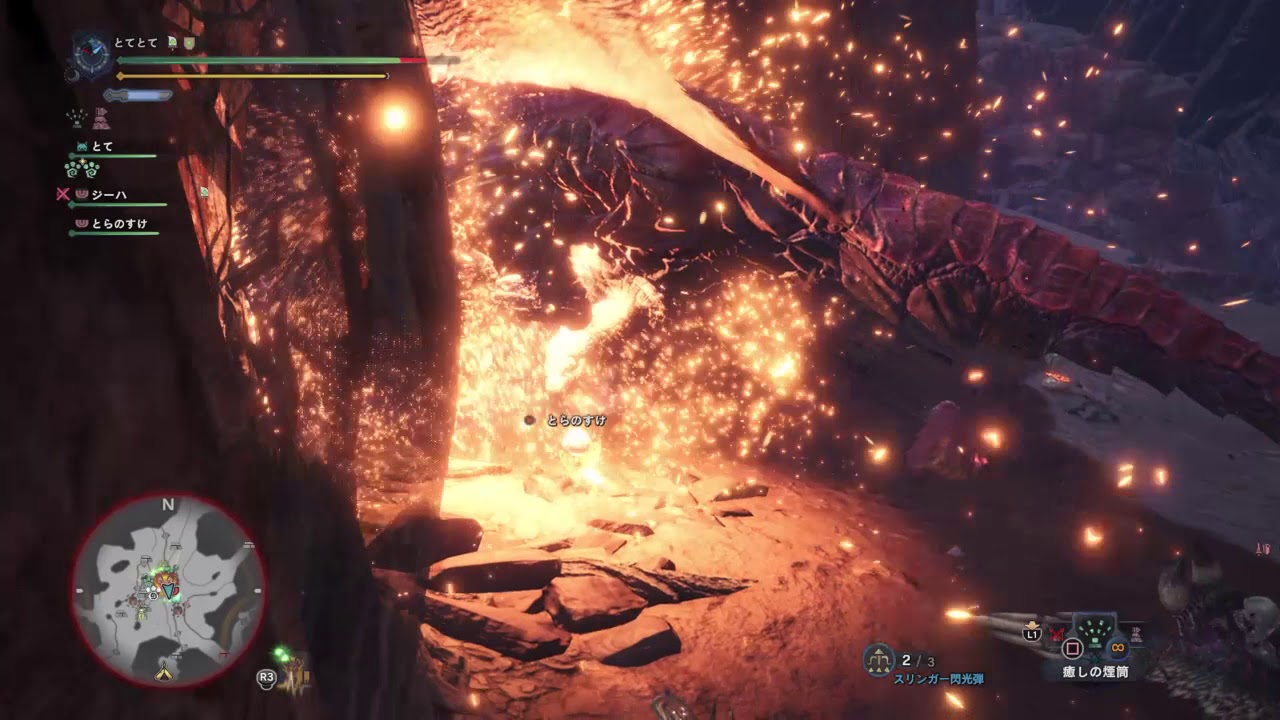Click the monster icon on the minimap
1280x720 pixels.
[x=165, y=580]
